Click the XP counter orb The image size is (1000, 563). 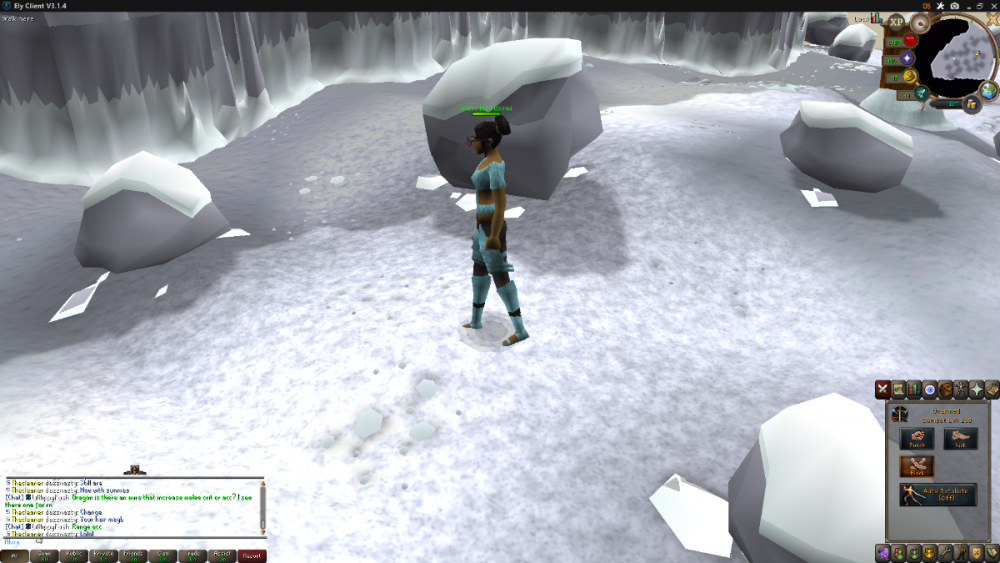pos(896,22)
